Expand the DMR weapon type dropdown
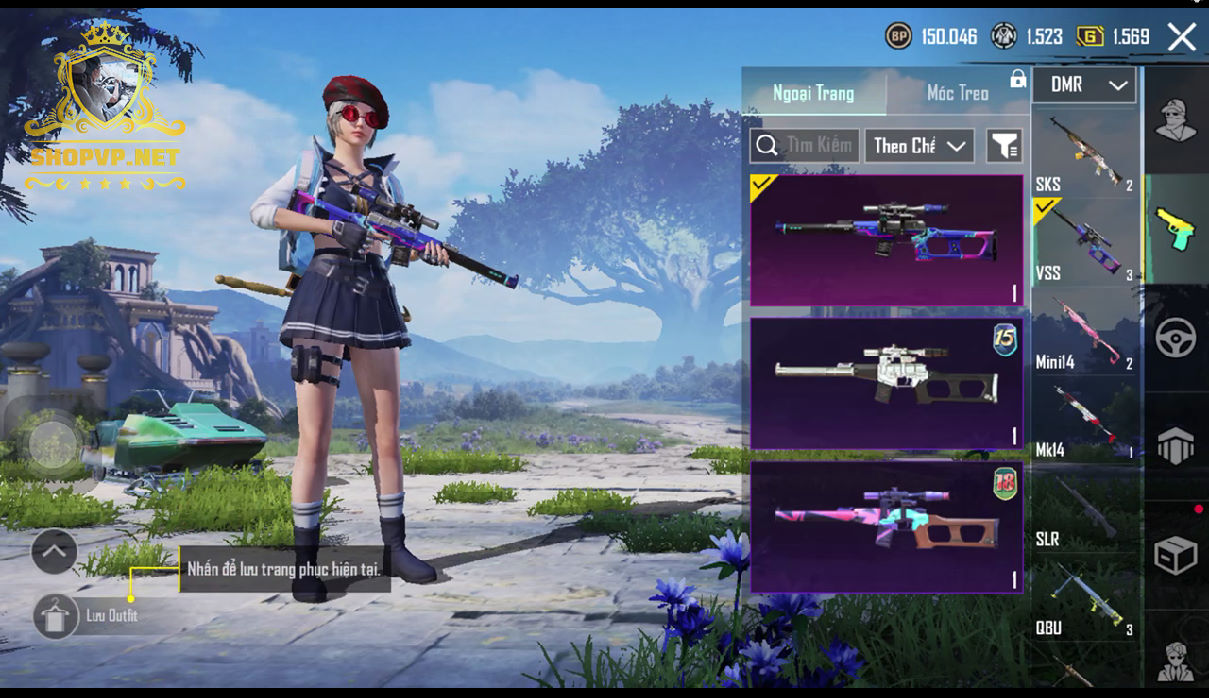The width and height of the screenshot is (1209, 698). (1085, 85)
